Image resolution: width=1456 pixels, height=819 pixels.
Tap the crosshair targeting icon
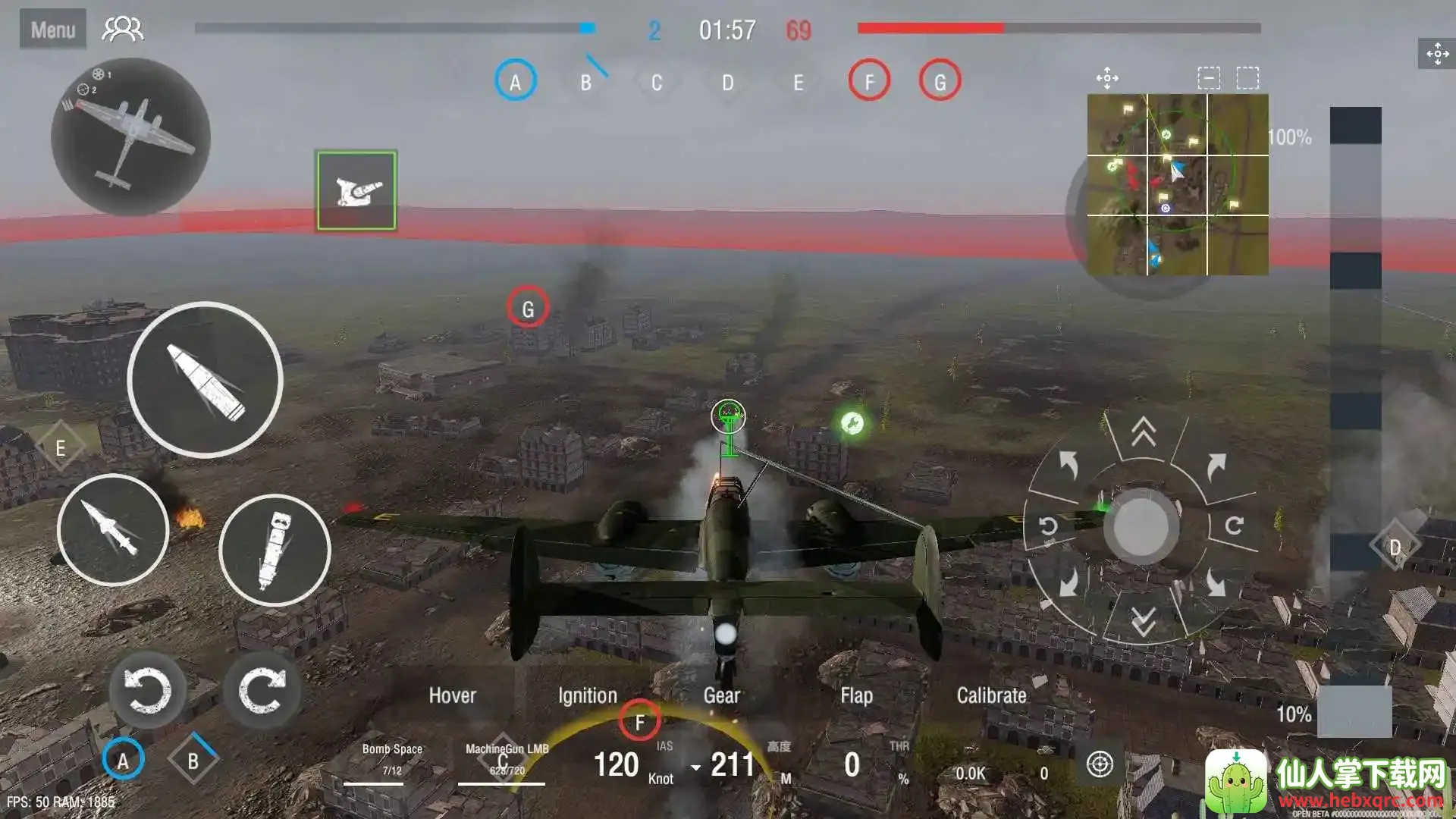[1100, 764]
